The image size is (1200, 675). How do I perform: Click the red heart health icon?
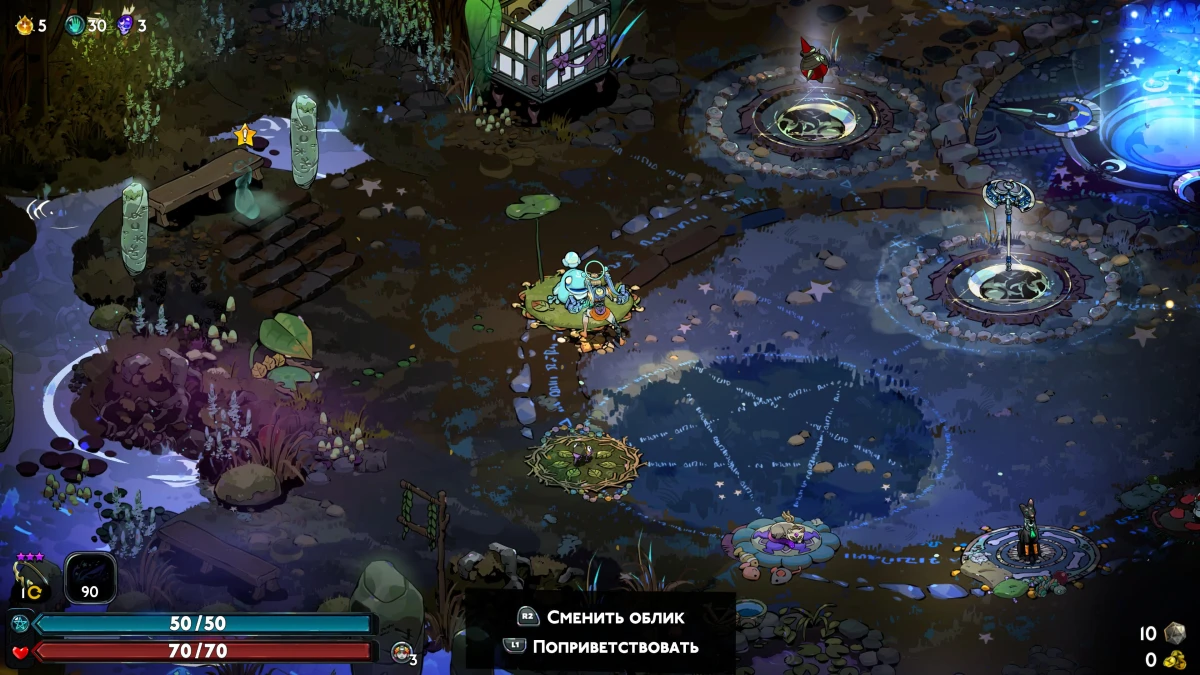click(x=19, y=652)
